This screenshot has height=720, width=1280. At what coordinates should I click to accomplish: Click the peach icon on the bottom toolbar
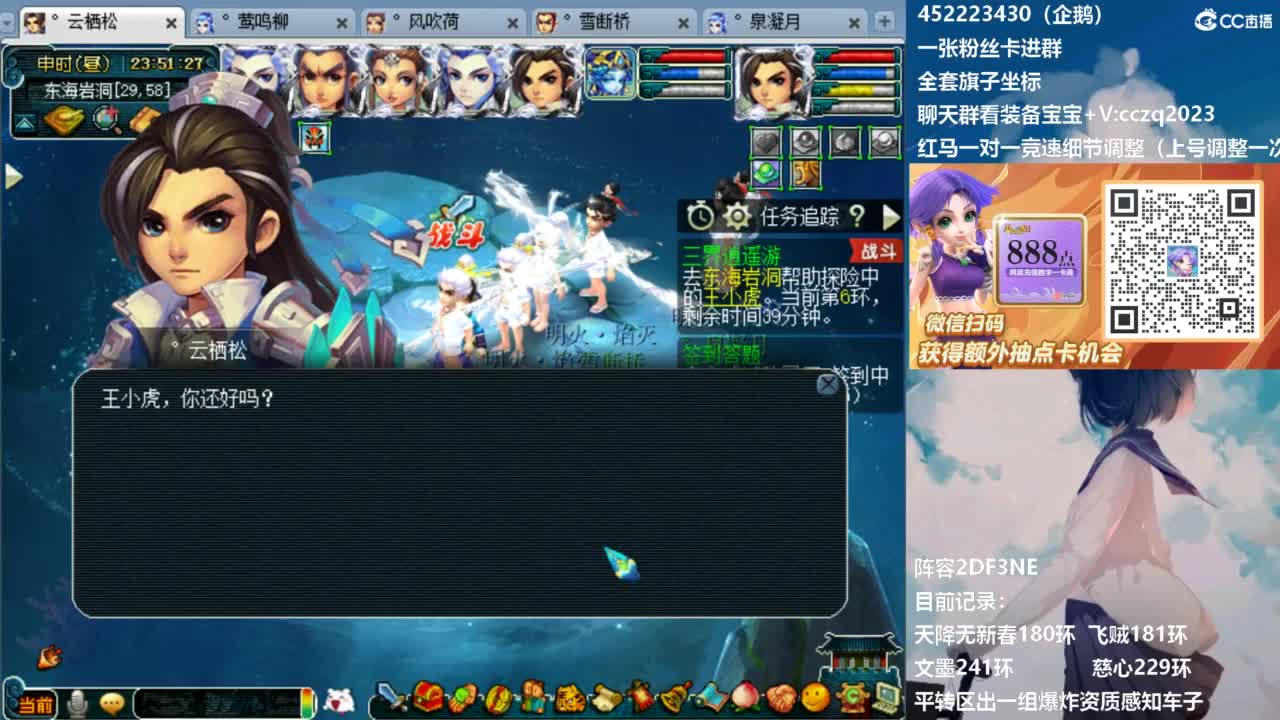(x=743, y=703)
